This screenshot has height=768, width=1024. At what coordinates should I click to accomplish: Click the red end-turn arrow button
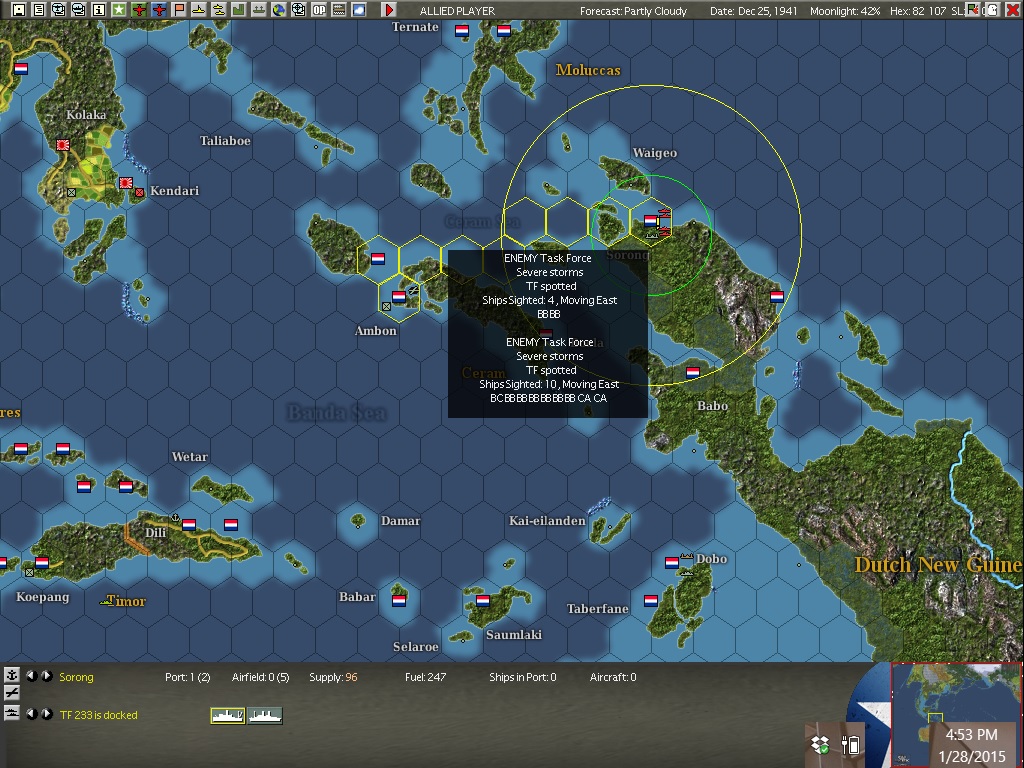(389, 10)
